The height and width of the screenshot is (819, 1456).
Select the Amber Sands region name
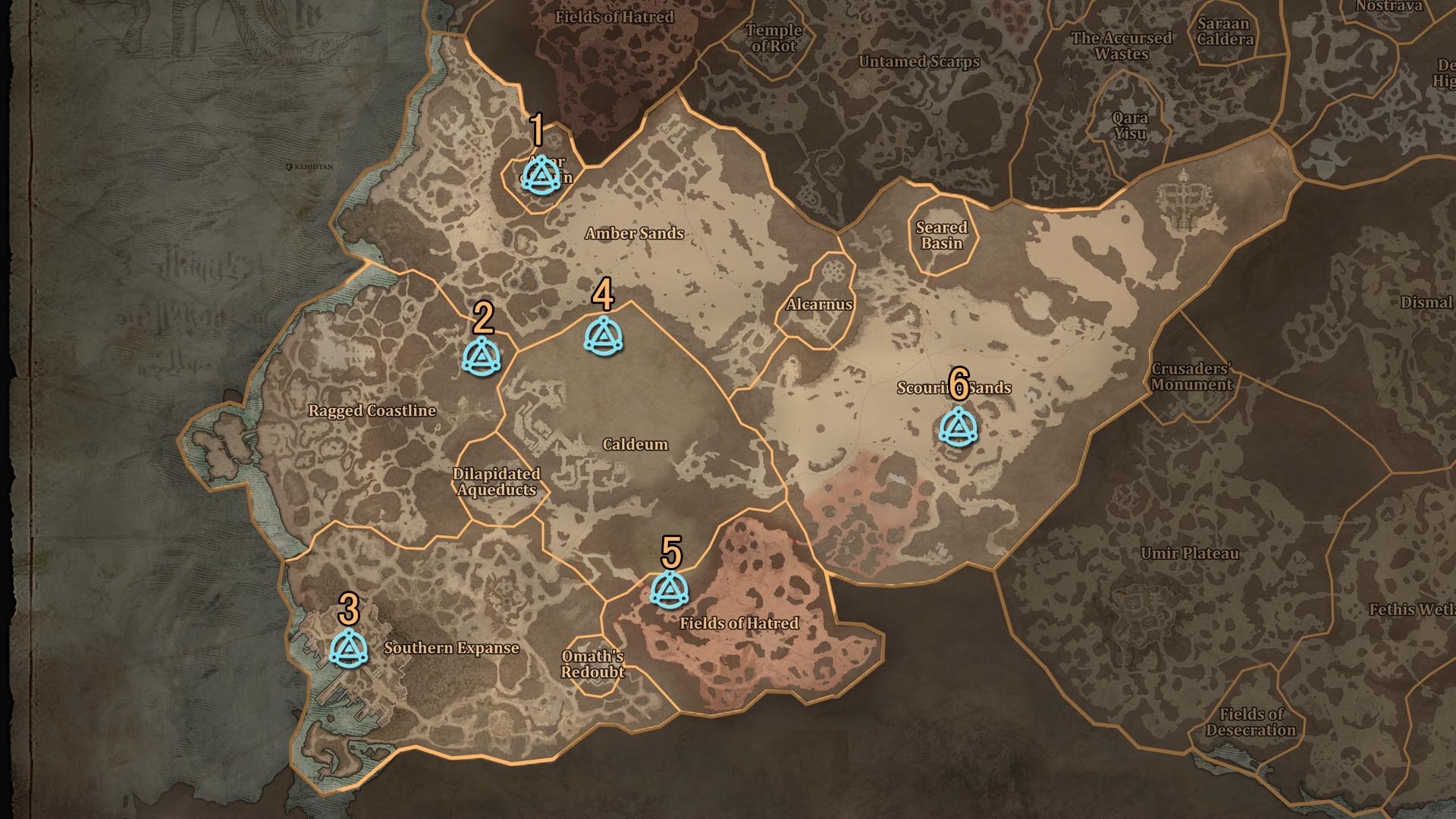coord(635,235)
